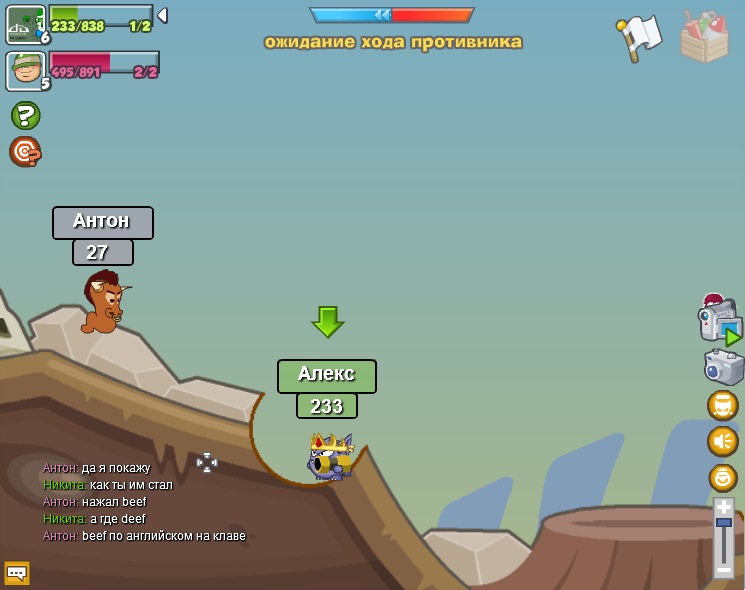Image resolution: width=745 pixels, height=590 pixels.
Task: Click the orange target hint button
Action: [25, 152]
